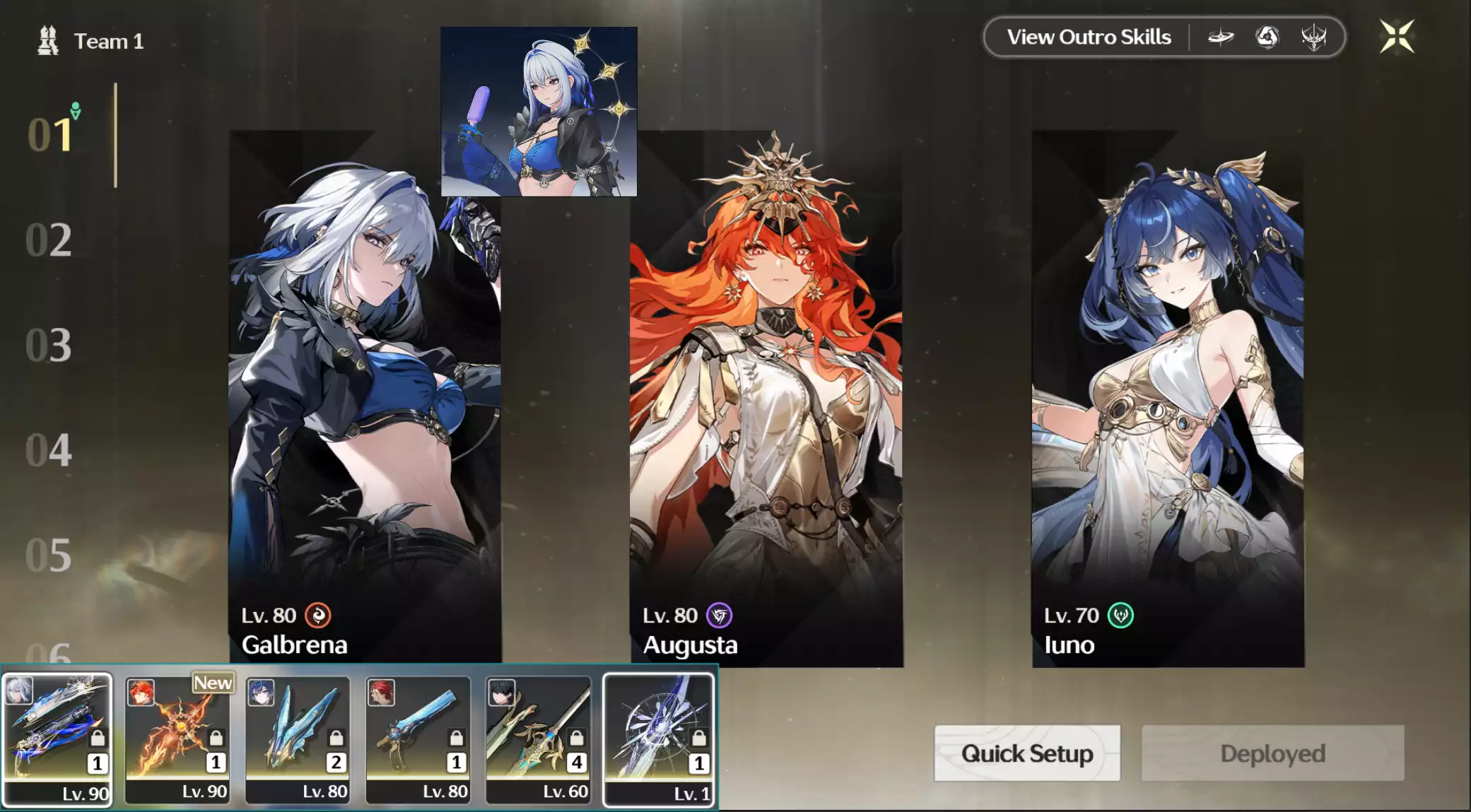This screenshot has width=1471, height=812.
Task: Open Quick Setup
Action: tap(1026, 753)
